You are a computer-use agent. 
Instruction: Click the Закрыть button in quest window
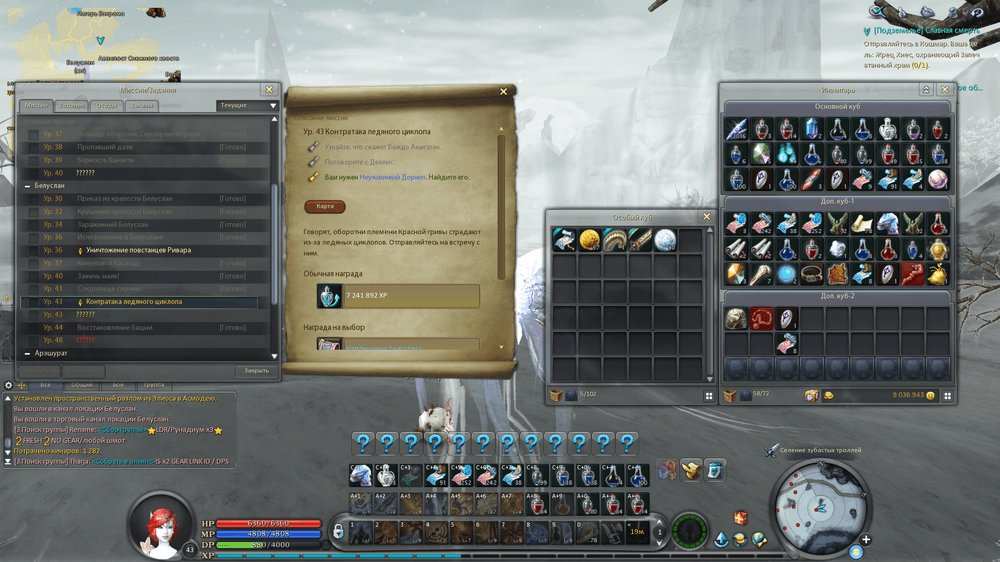tap(256, 371)
